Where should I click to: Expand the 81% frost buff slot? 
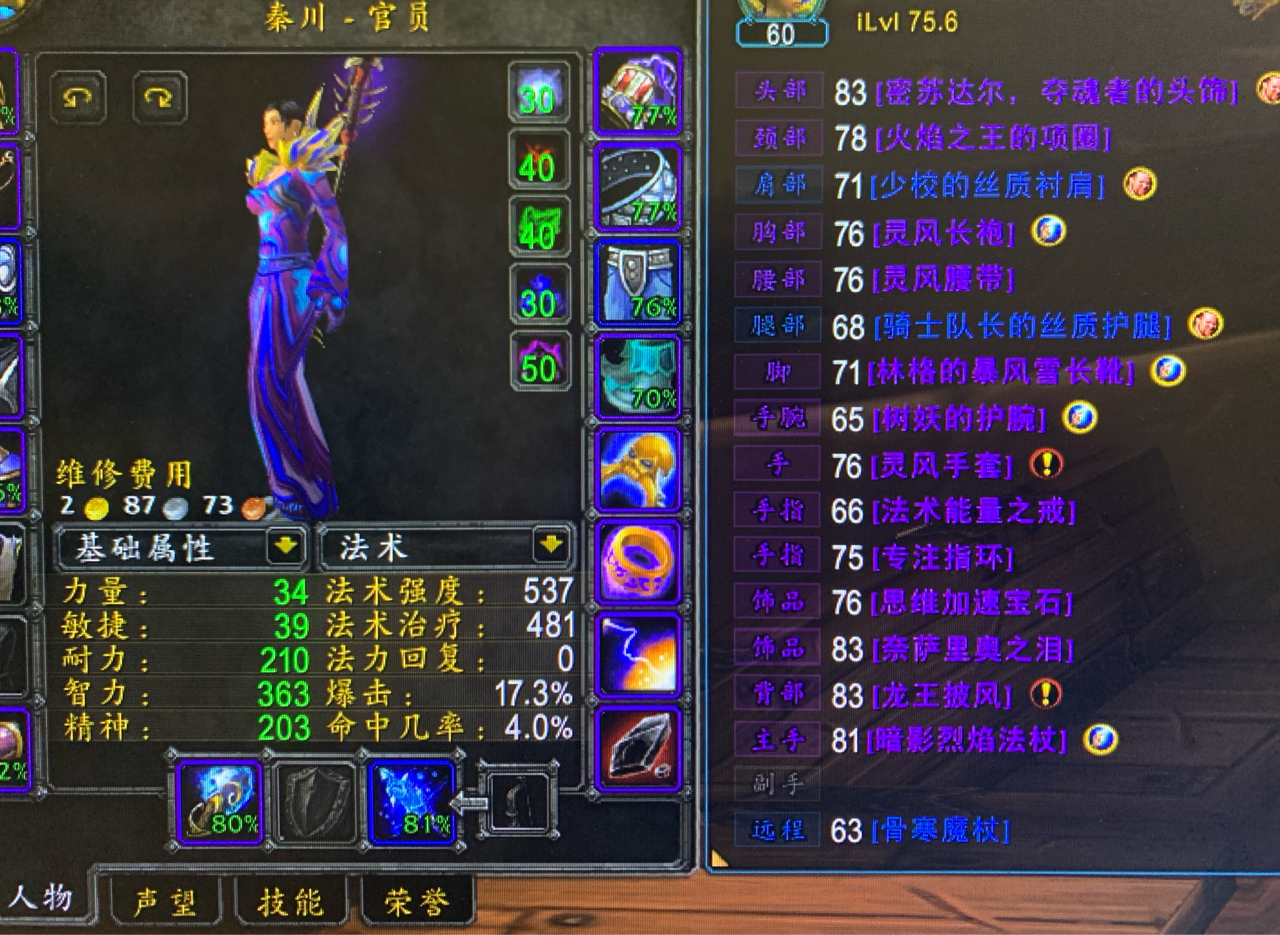[x=415, y=805]
